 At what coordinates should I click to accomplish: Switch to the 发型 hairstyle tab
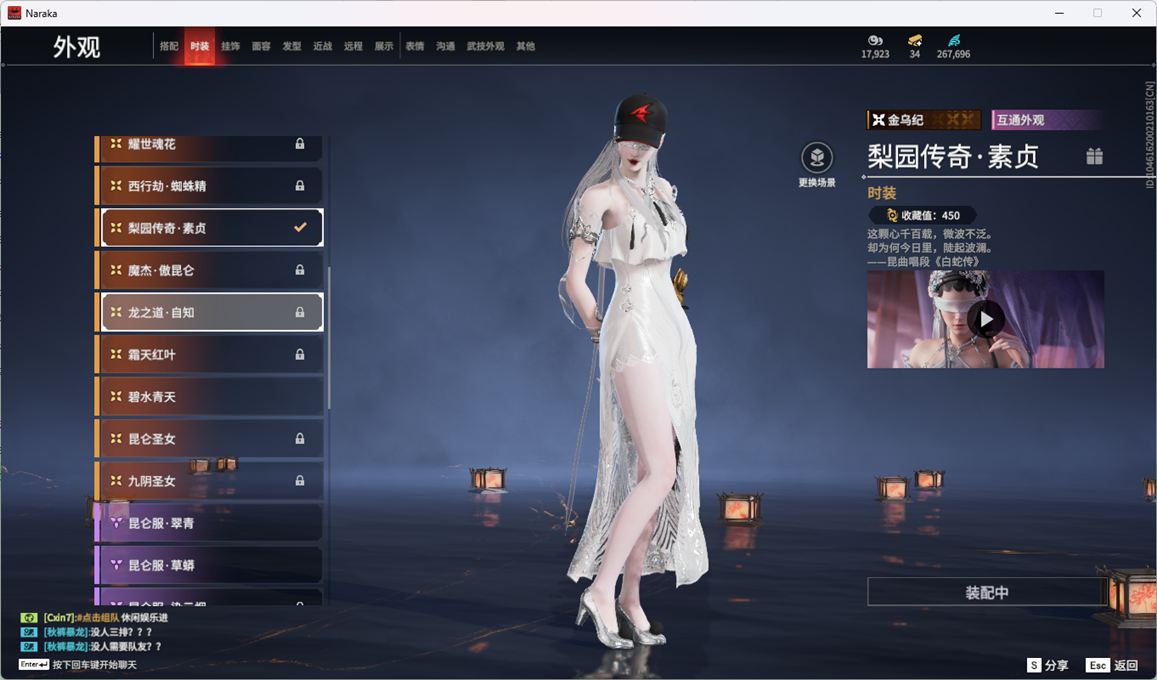292,47
